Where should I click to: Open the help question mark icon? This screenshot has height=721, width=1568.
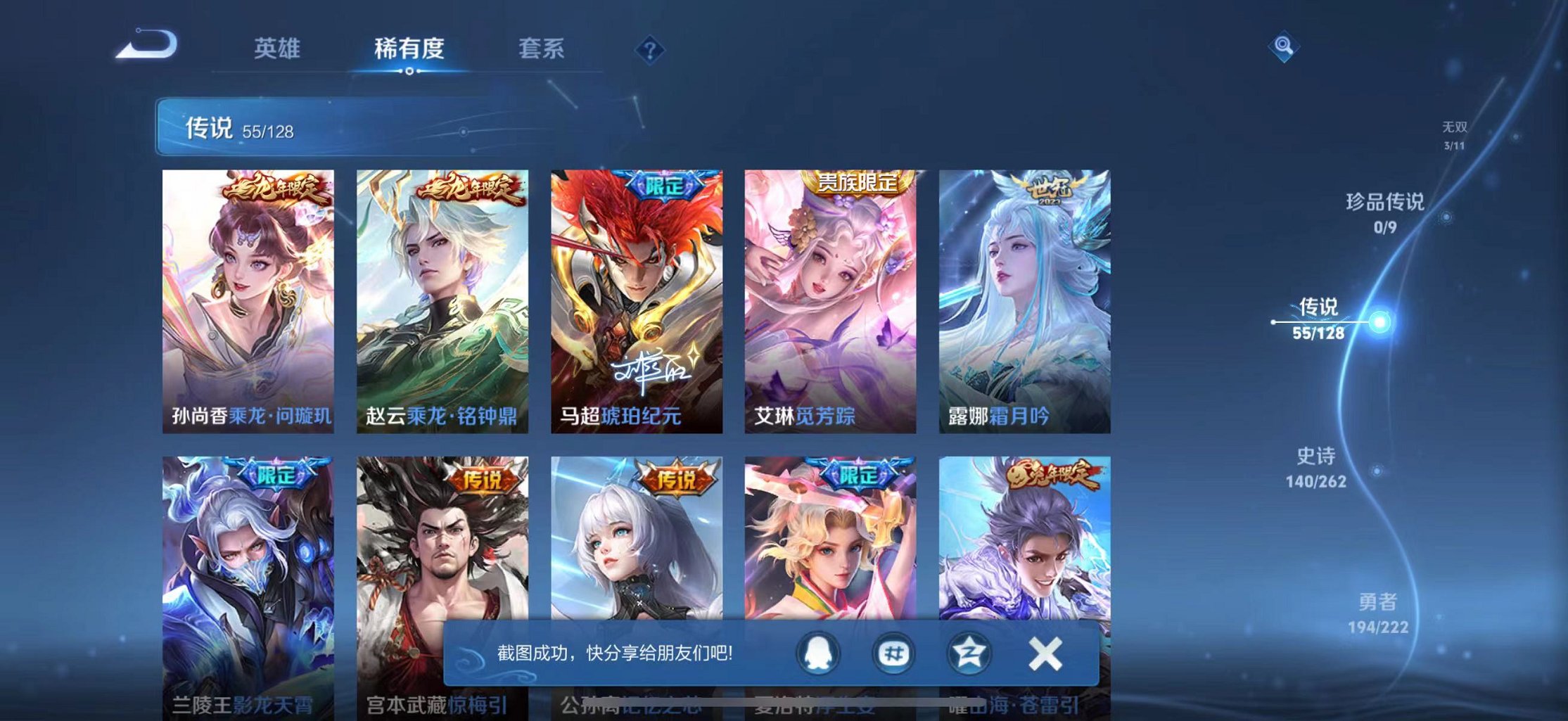pos(651,49)
